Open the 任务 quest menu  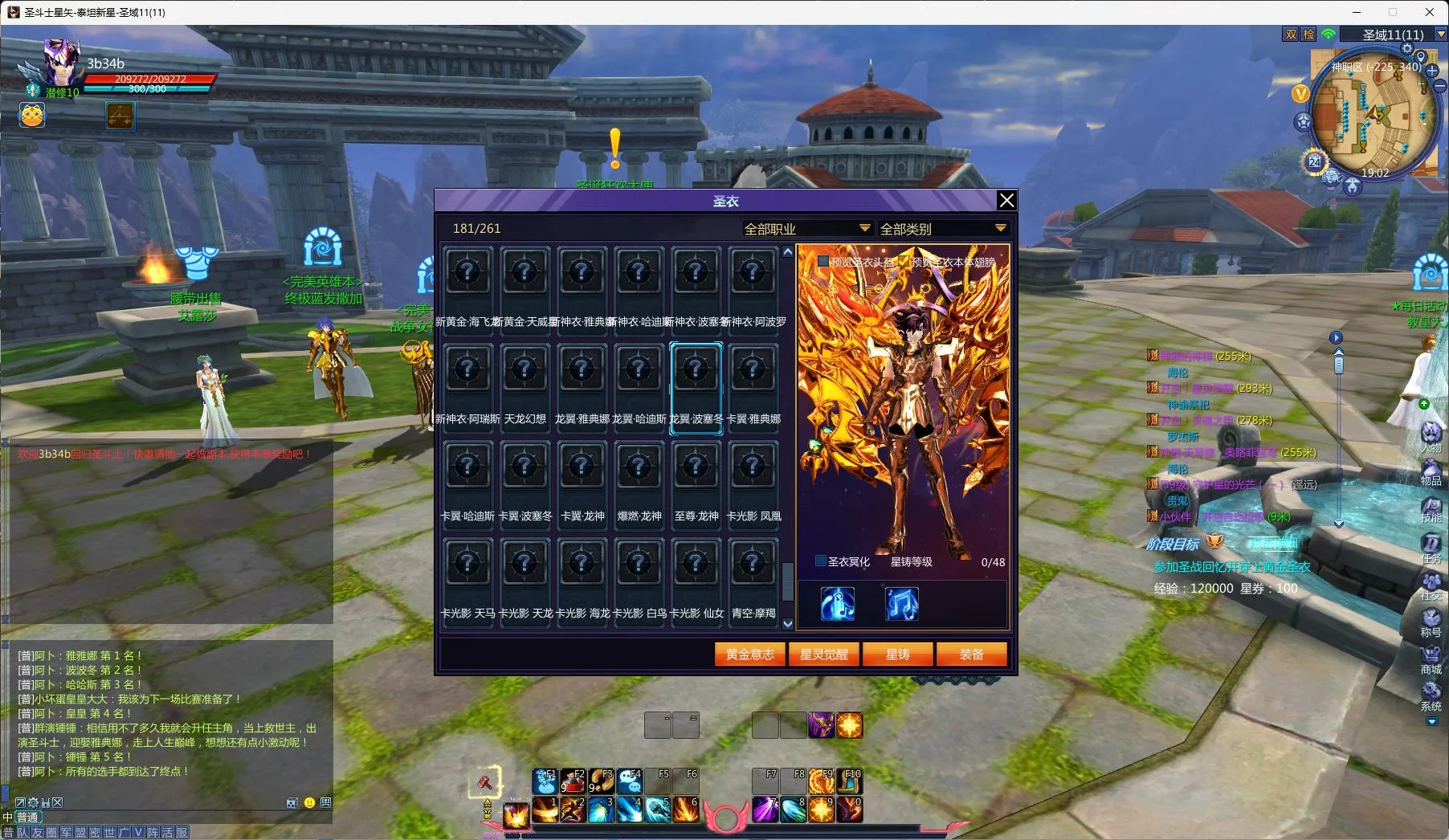tap(1431, 547)
